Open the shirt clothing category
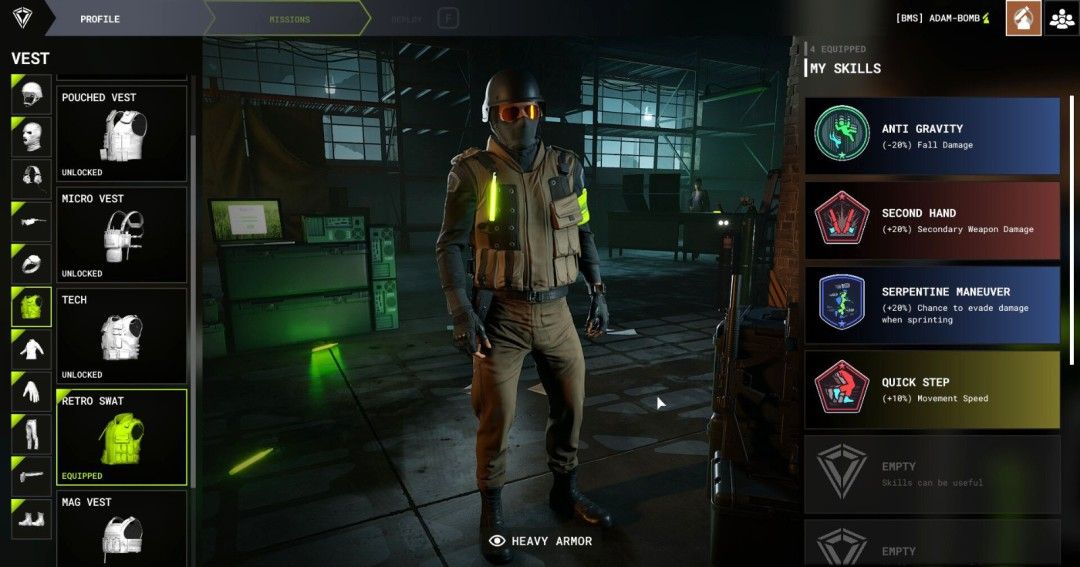1080x567 pixels. [x=31, y=349]
